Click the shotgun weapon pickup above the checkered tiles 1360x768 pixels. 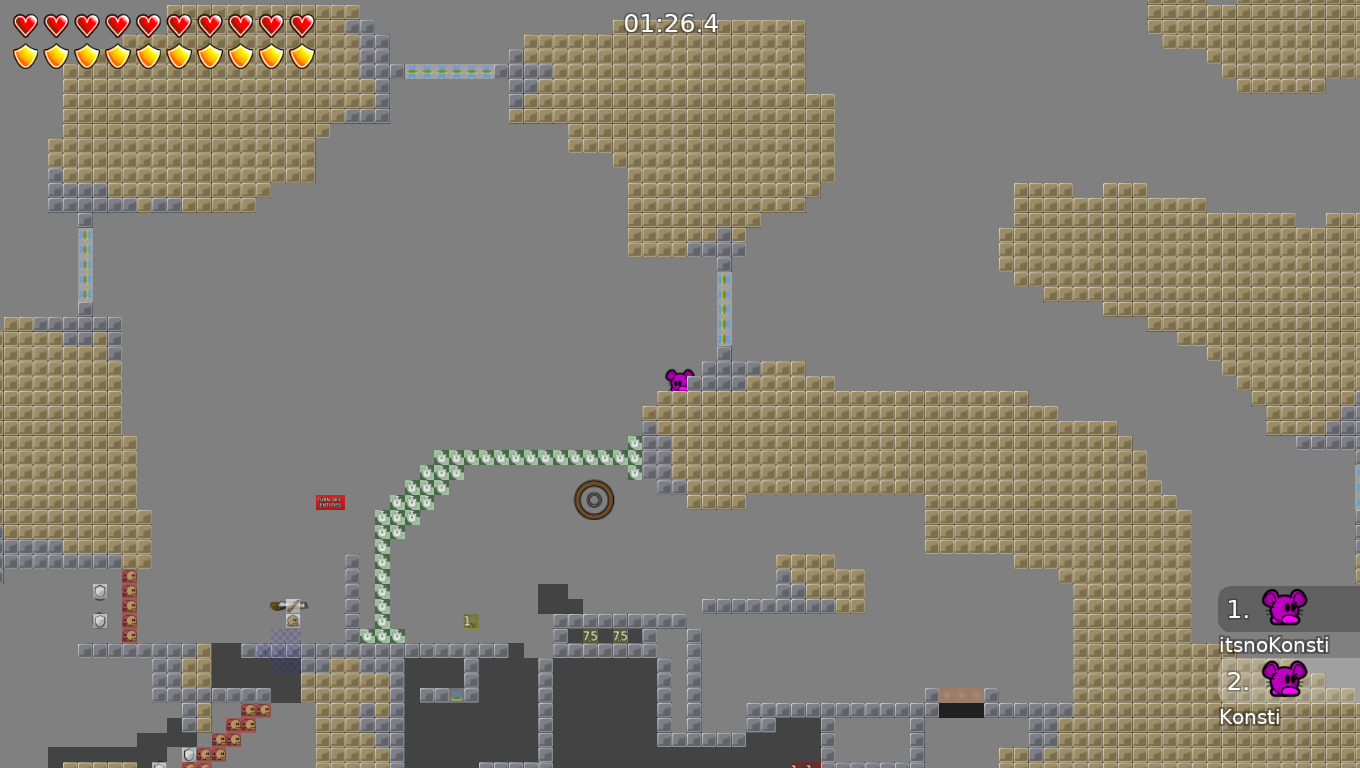(290, 606)
